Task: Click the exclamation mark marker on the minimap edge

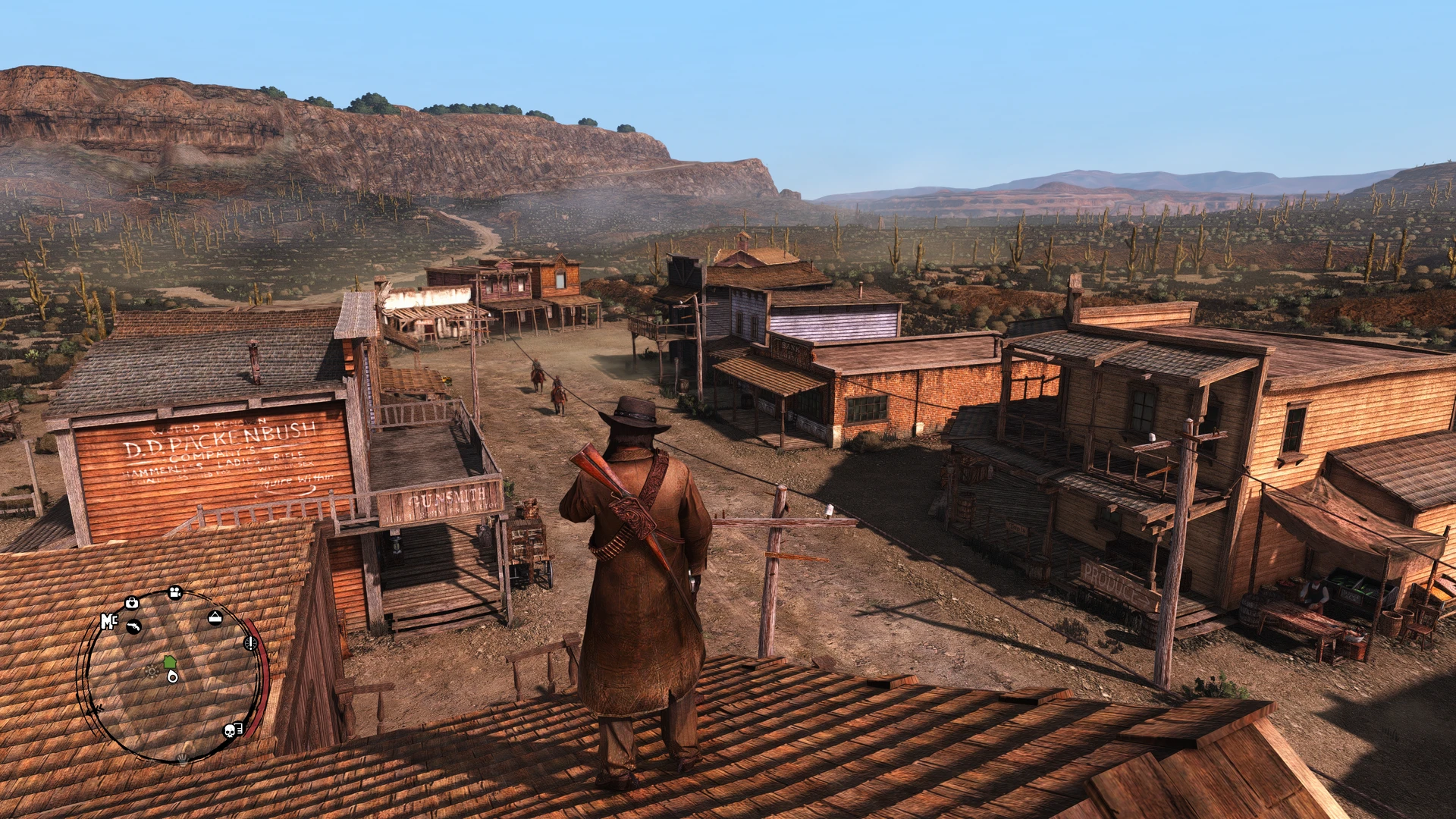Action: [x=249, y=643]
